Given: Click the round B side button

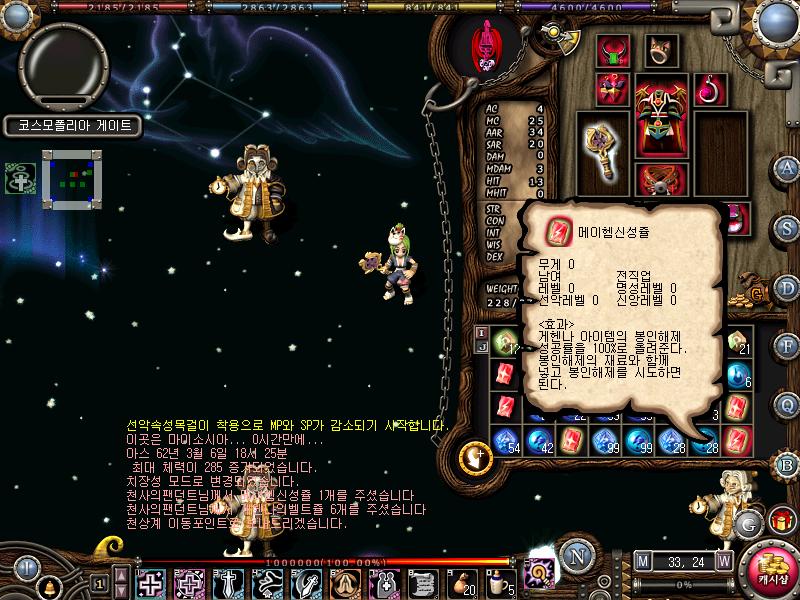Looking at the screenshot, I should 787,465.
